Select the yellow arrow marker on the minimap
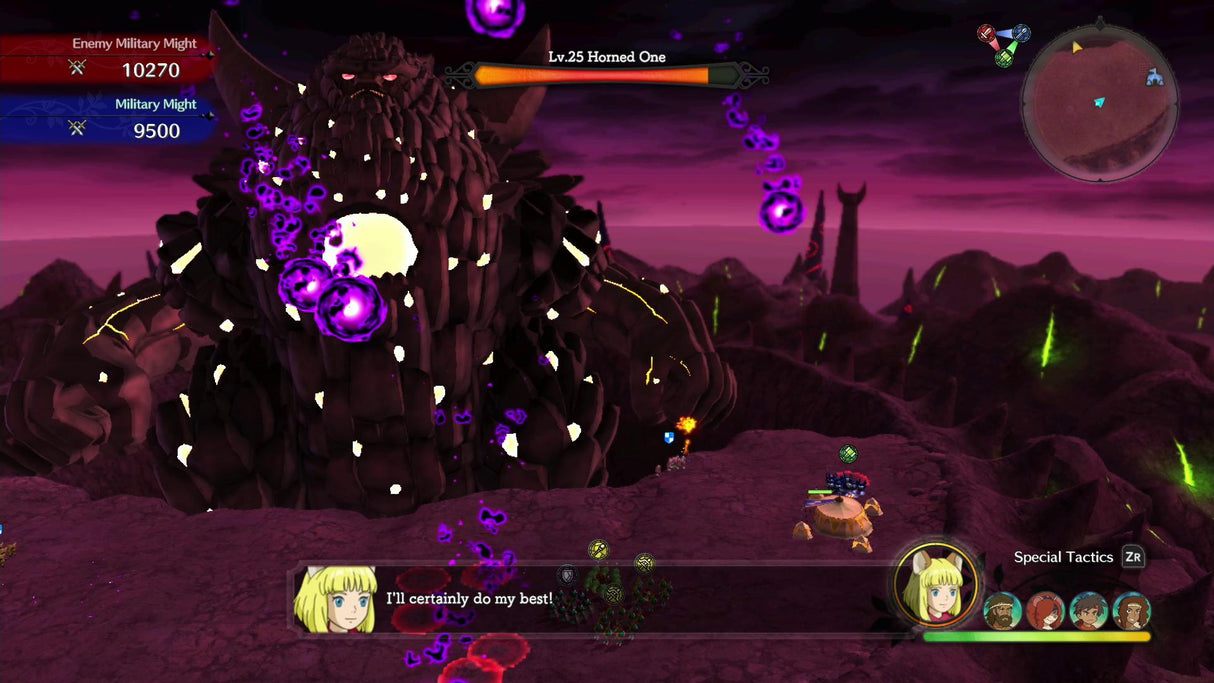Image resolution: width=1214 pixels, height=683 pixels. pyautogui.click(x=1077, y=47)
